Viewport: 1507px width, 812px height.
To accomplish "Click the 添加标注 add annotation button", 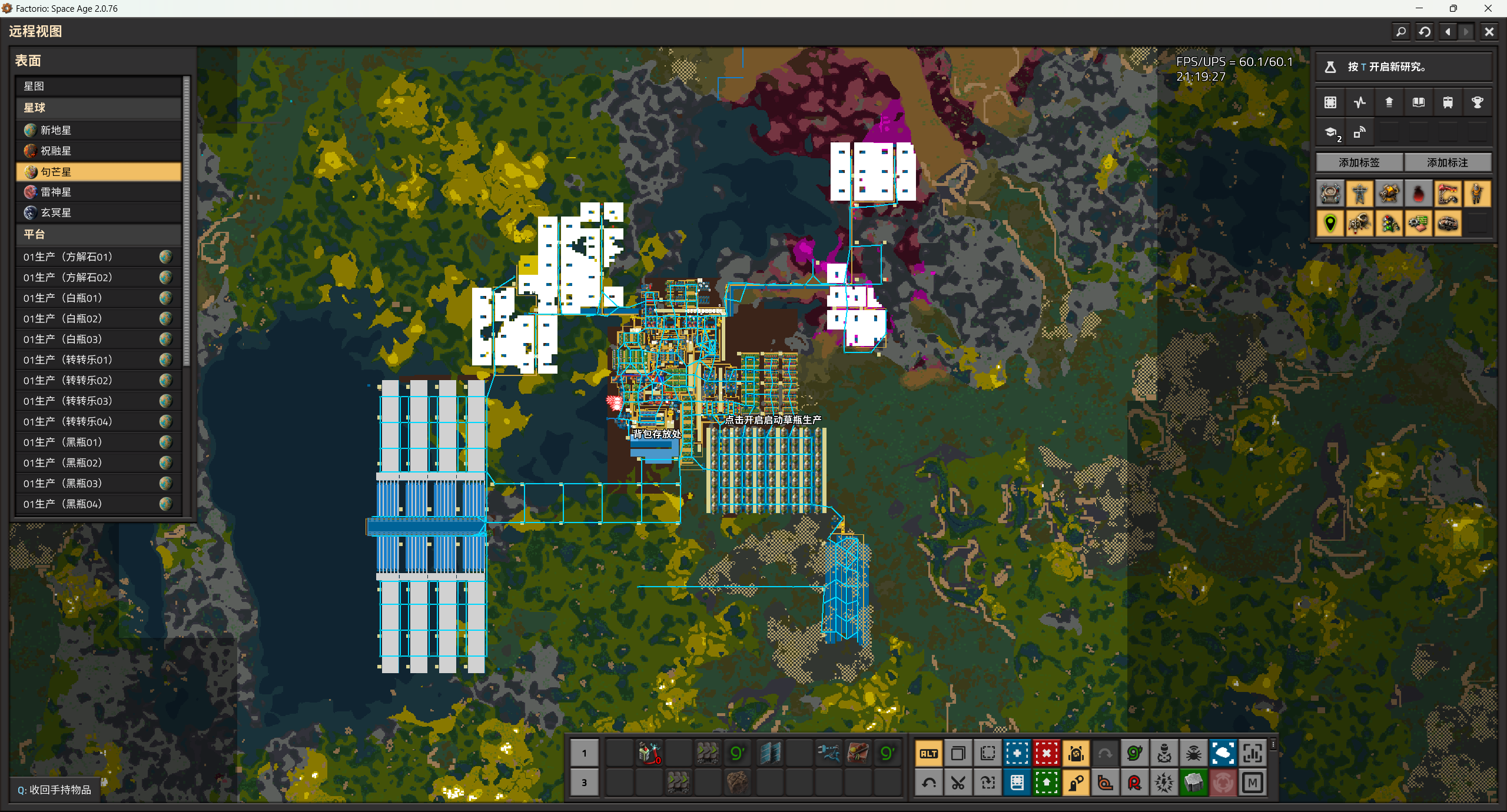I will pyautogui.click(x=1447, y=162).
